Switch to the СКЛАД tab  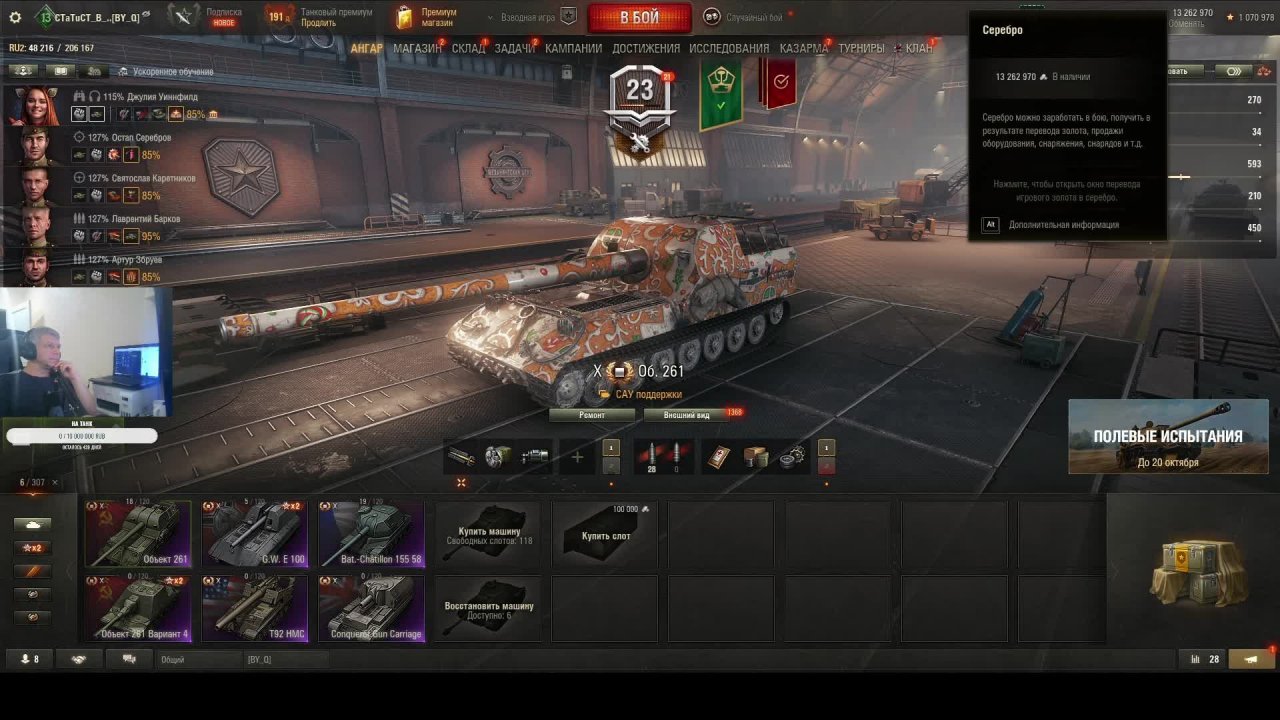tap(468, 48)
